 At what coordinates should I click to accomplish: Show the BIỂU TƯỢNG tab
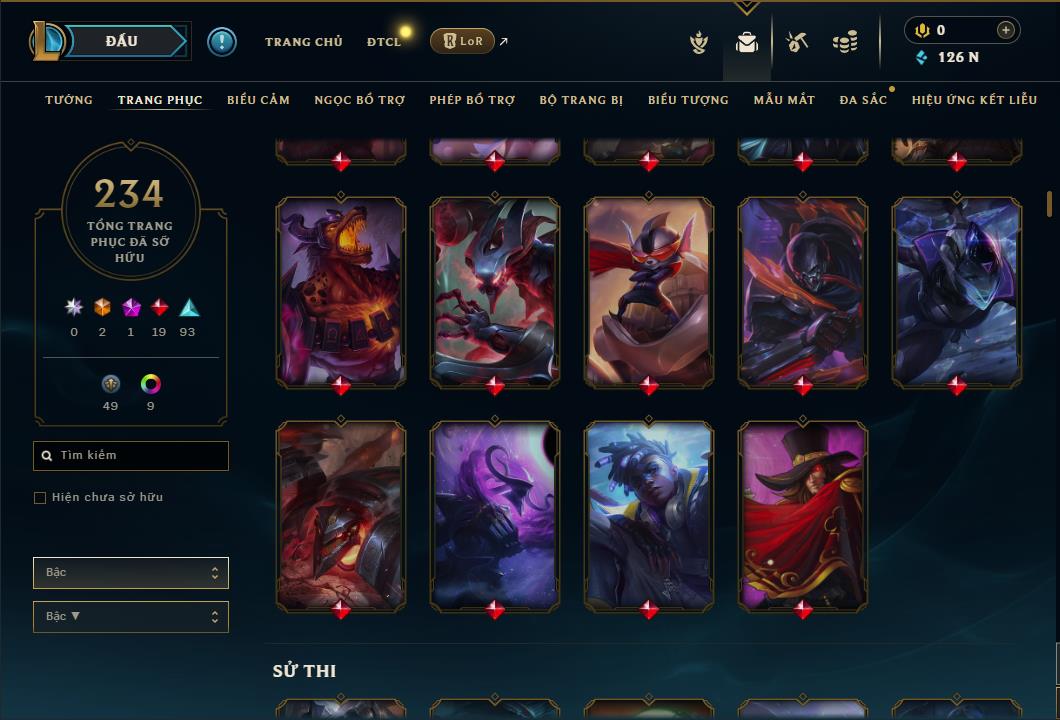pyautogui.click(x=688, y=100)
